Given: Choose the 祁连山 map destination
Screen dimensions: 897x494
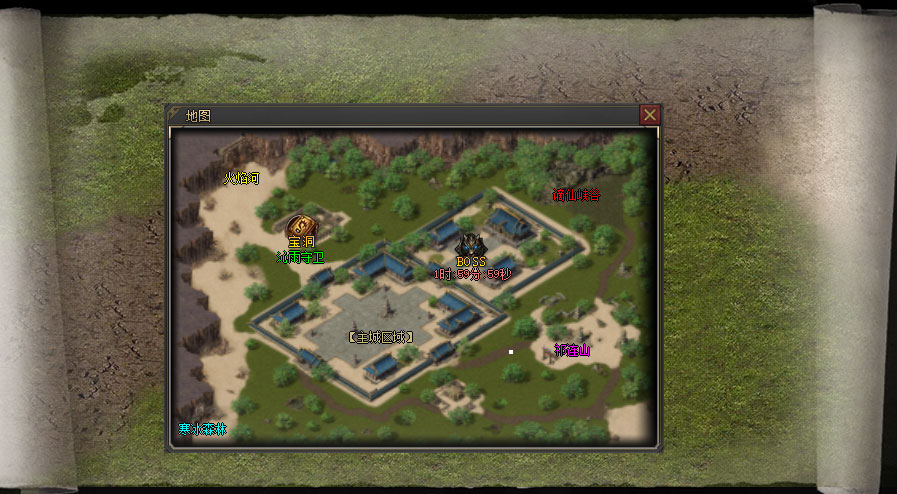Looking at the screenshot, I should [572, 350].
